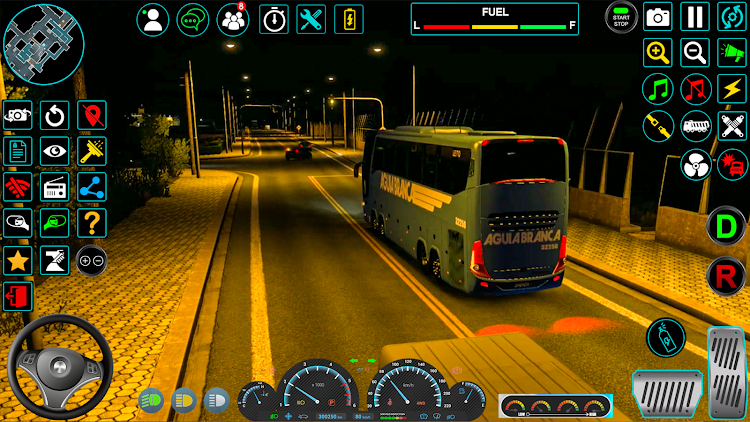This screenshot has height=422, width=750.
Task: Tap the Start Stop engine button
Action: [621, 17]
